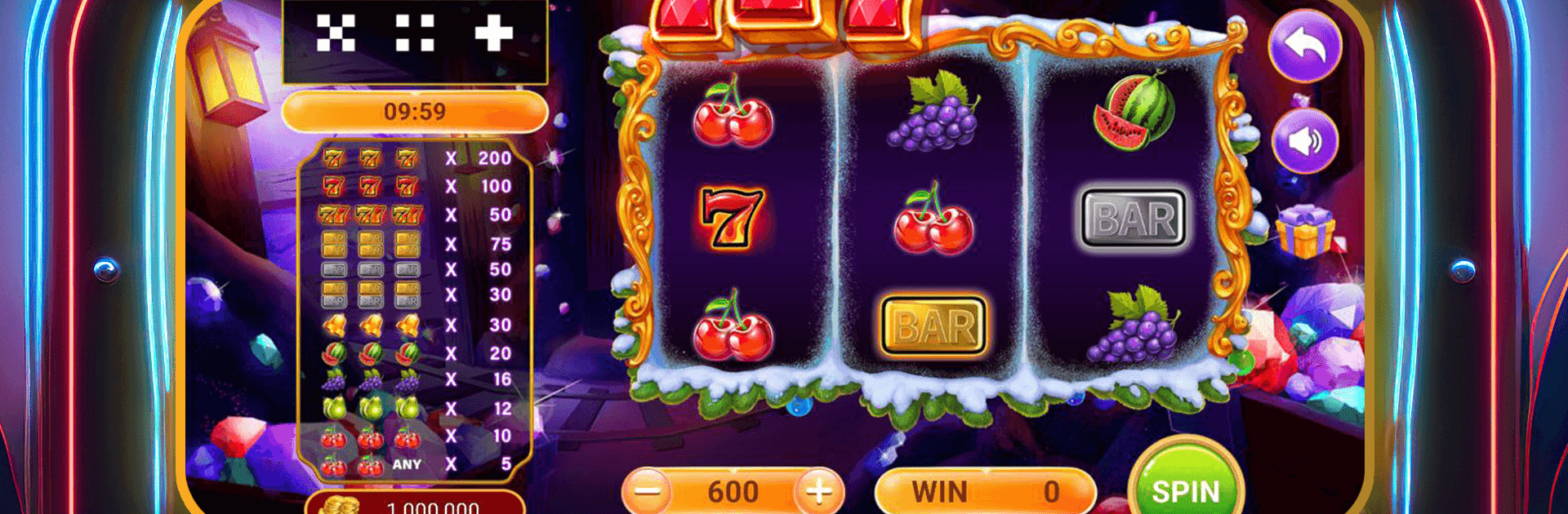Choose the four-squares payline pattern
Viewport: 1568px width, 514px height.
(x=415, y=33)
